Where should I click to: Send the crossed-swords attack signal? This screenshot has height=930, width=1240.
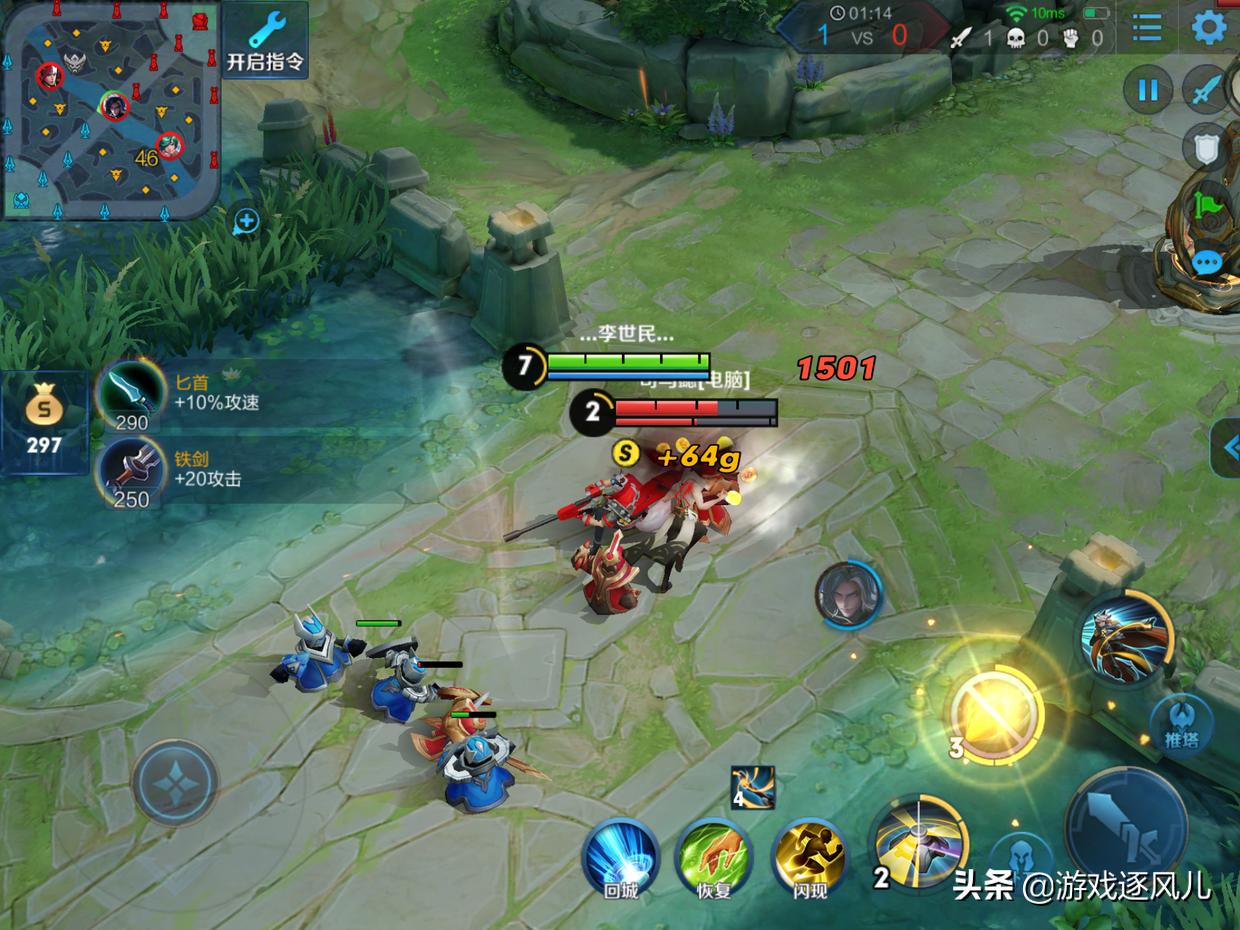pyautogui.click(x=1206, y=91)
